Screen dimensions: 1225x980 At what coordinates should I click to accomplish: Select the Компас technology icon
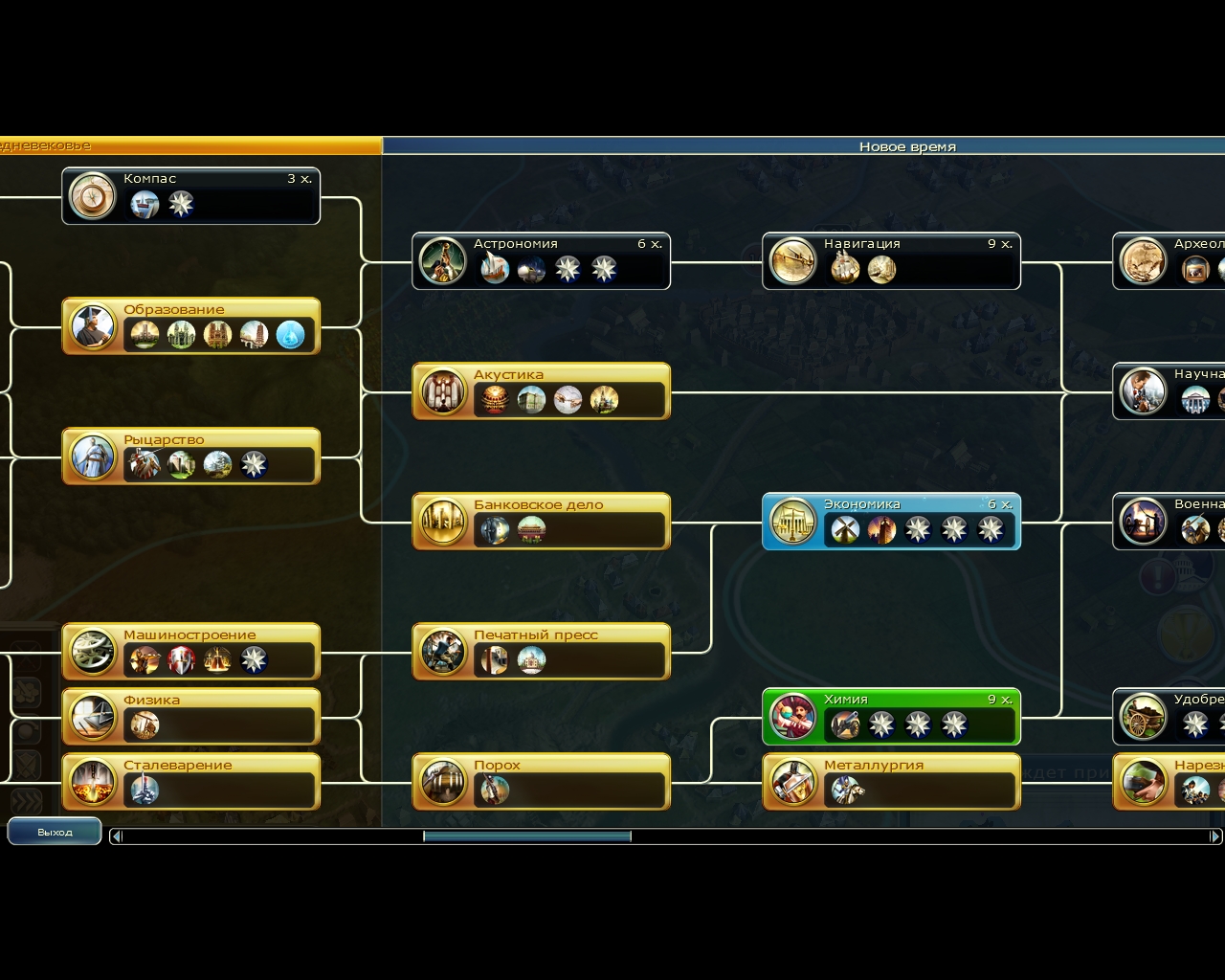92,196
